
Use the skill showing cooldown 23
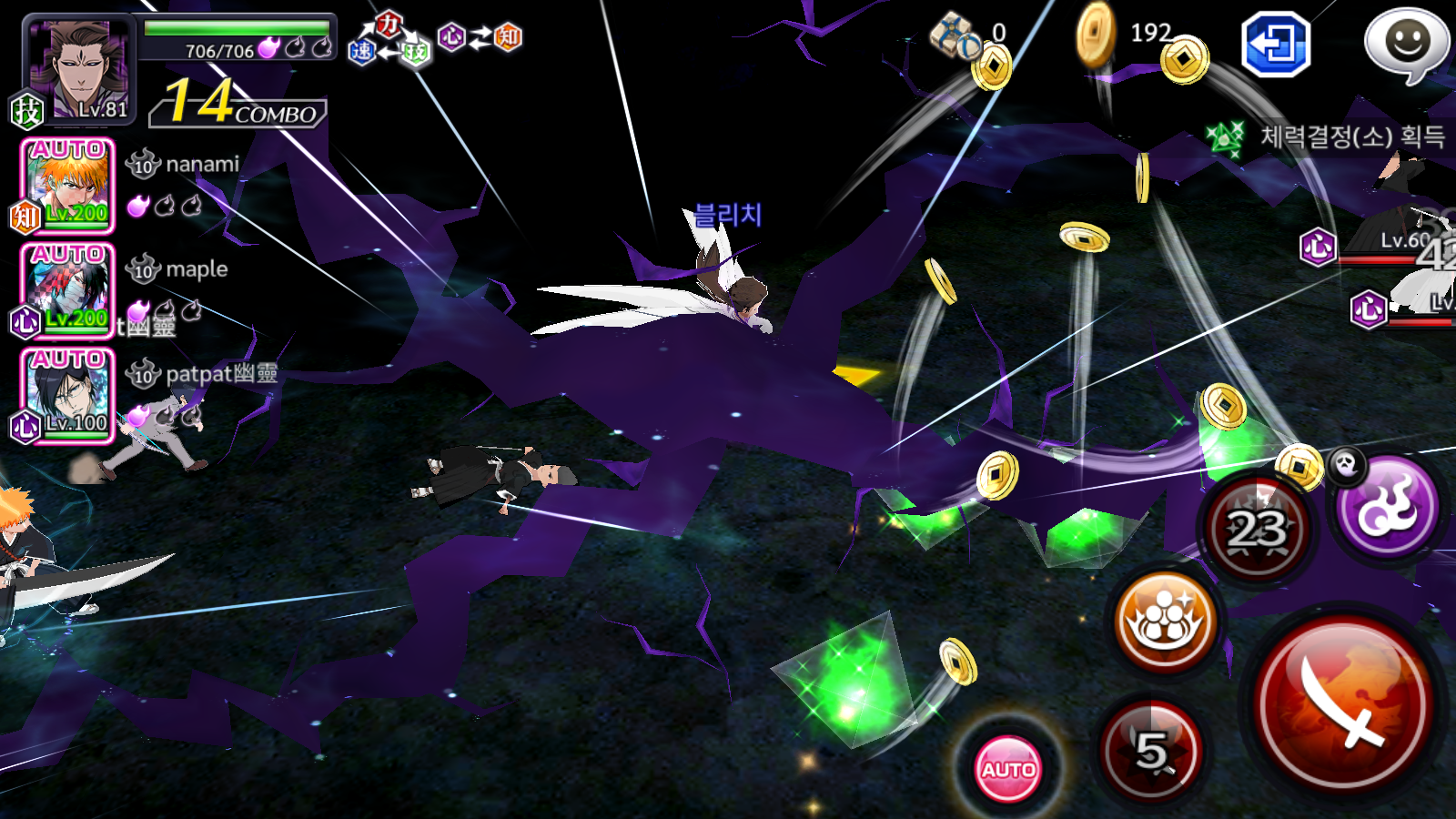click(x=1259, y=528)
